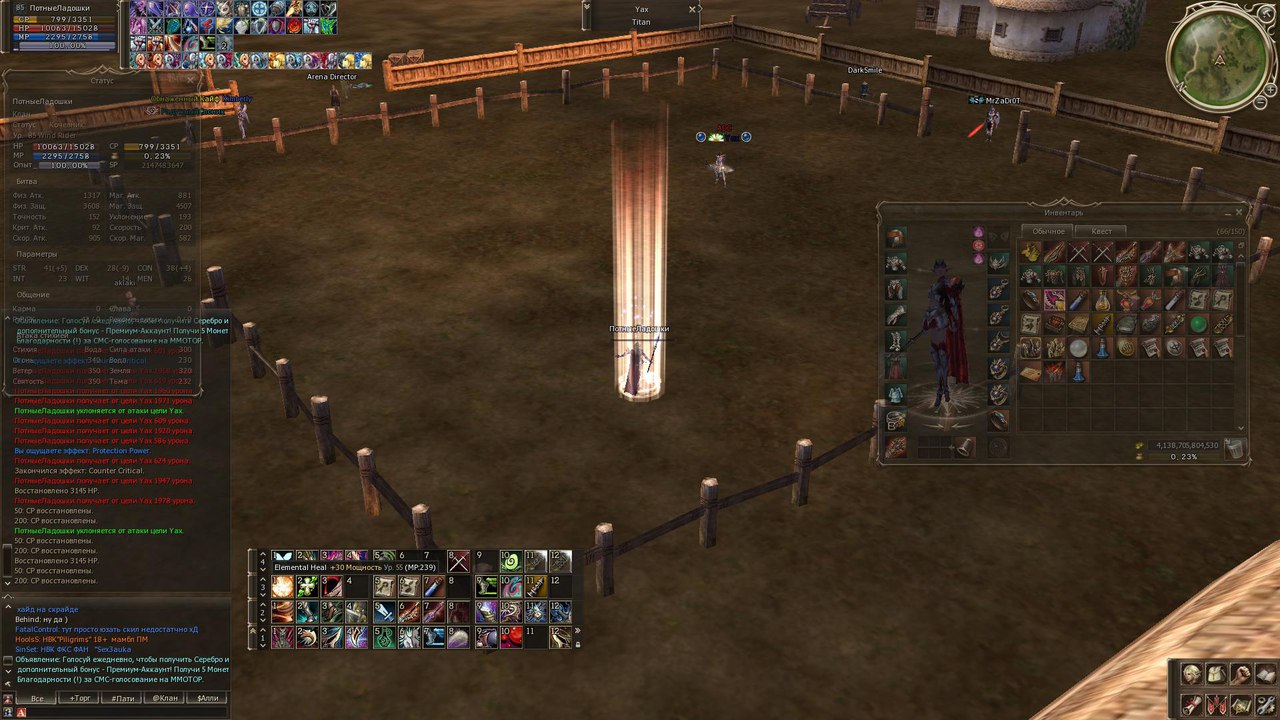Close the Yax Titan target window

(692, 9)
